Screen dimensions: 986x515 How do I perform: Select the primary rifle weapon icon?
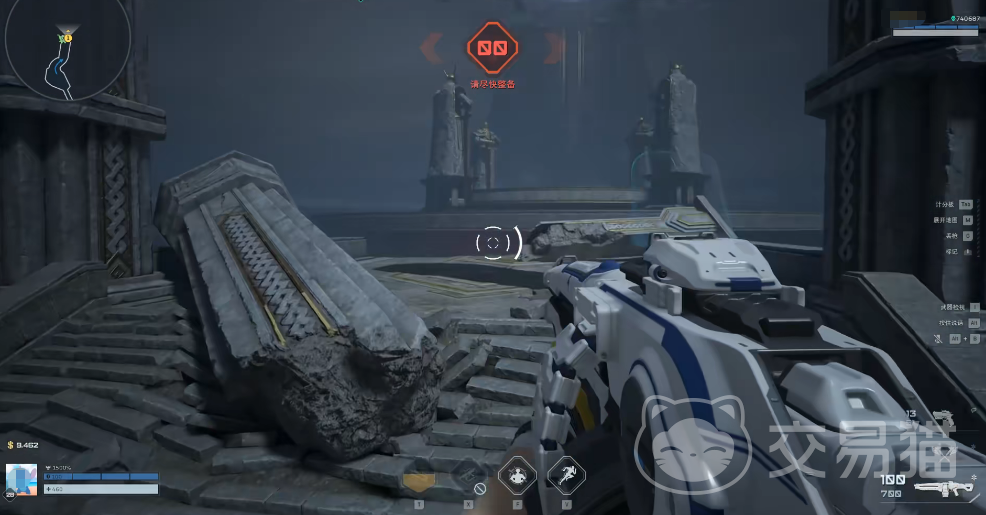944,489
